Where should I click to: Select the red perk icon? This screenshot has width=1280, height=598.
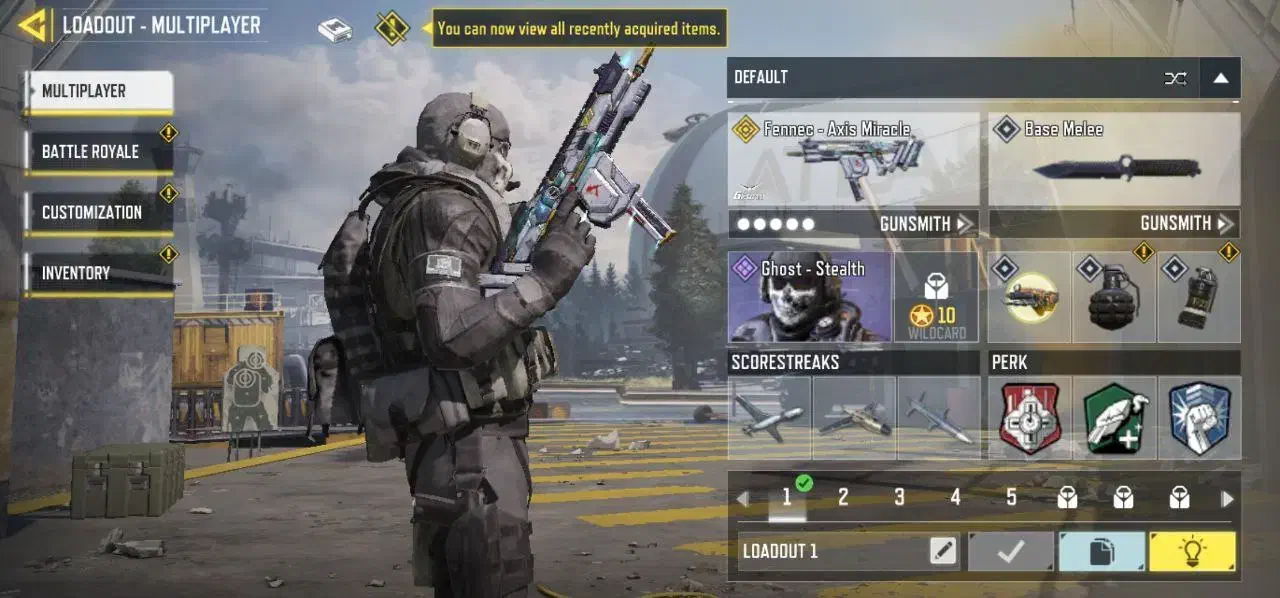(x=1029, y=418)
